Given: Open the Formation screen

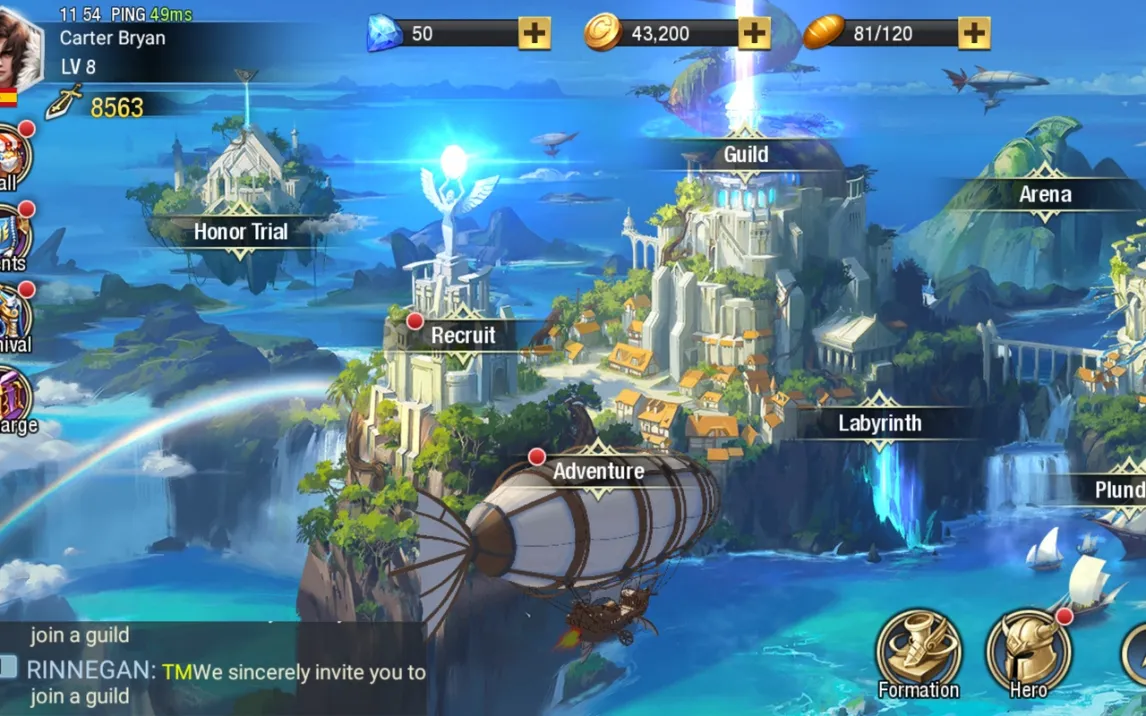Looking at the screenshot, I should pyautogui.click(x=918, y=653).
